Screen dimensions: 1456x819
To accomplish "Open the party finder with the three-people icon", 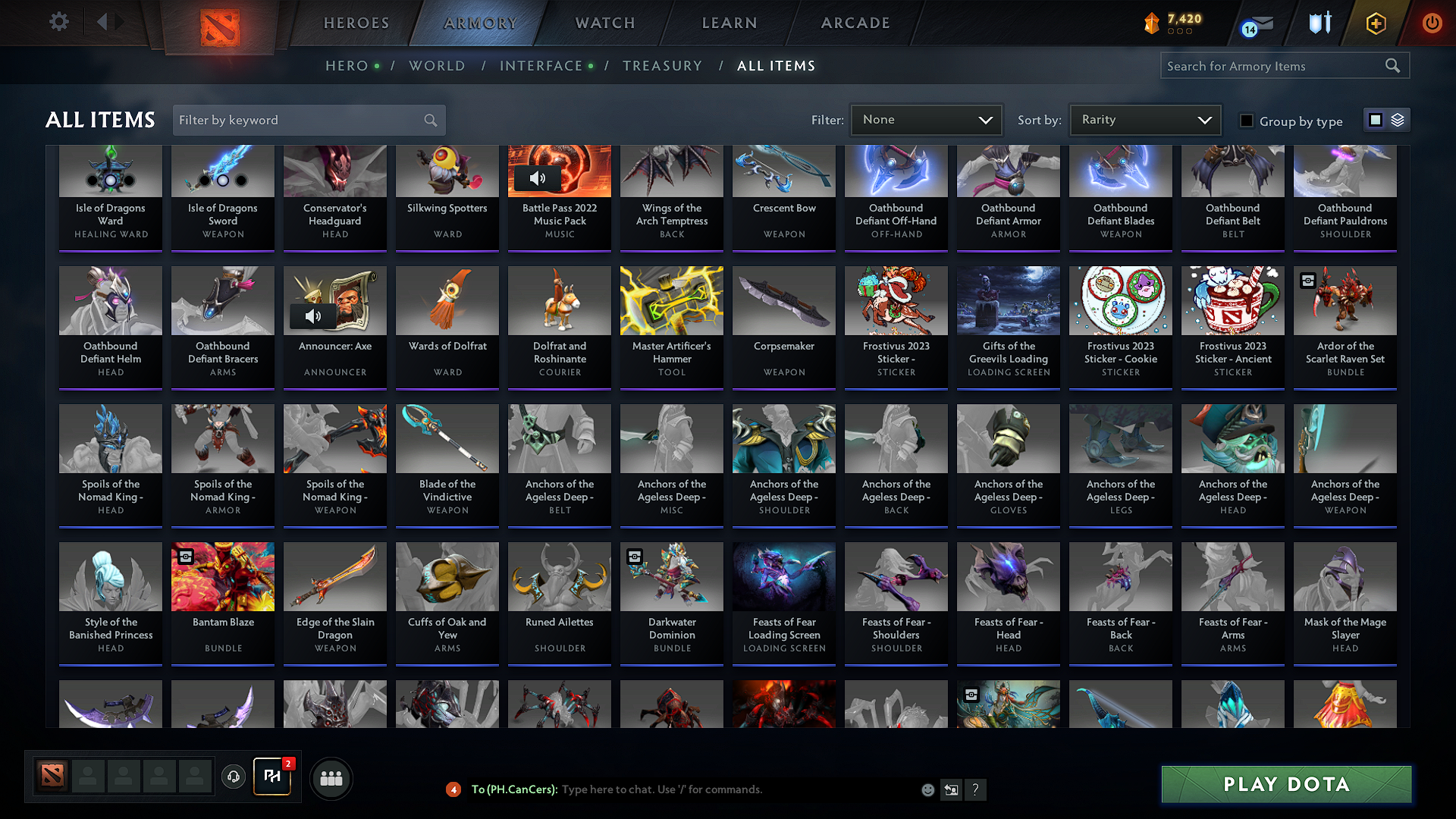I will click(330, 778).
